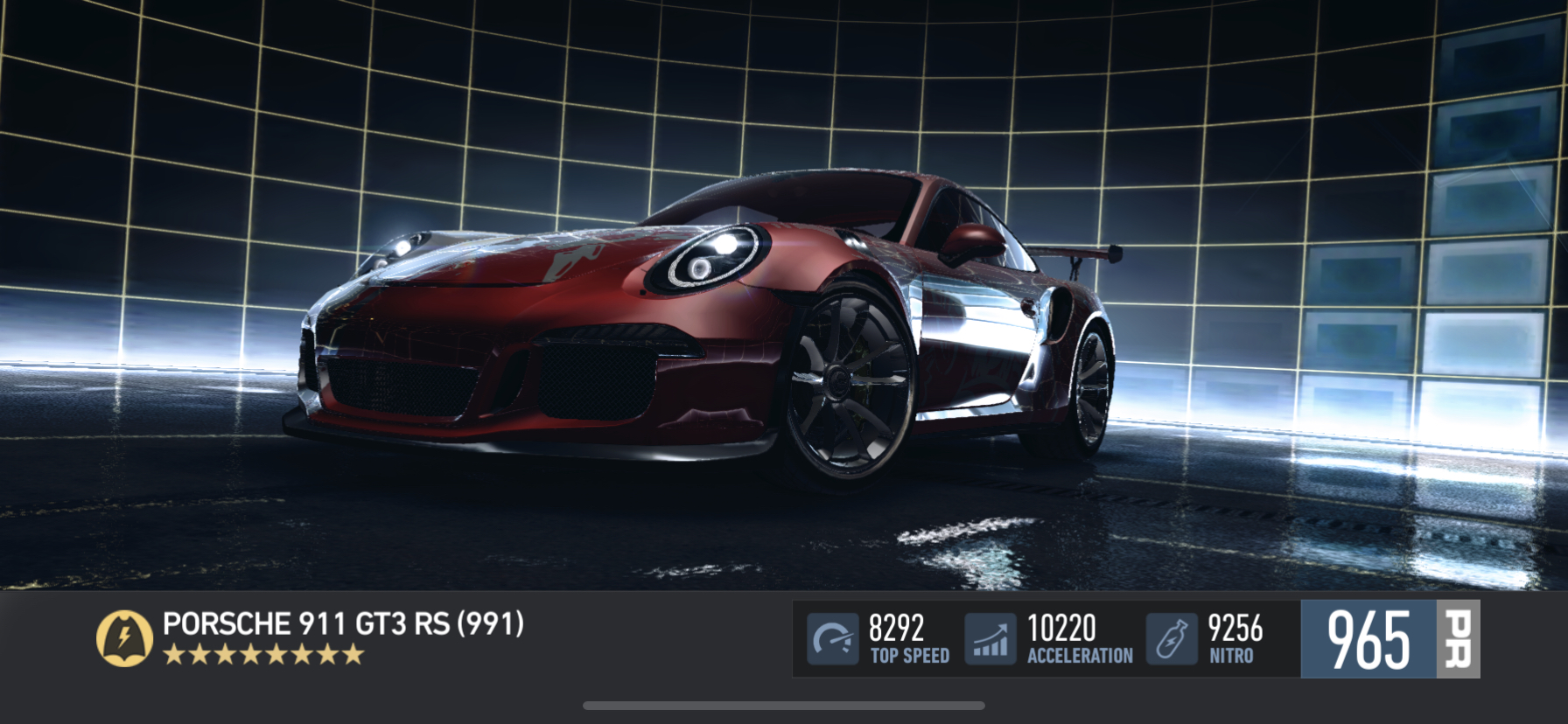Select the top speed speedometer icon
Viewport: 1568px width, 724px height.
[x=832, y=639]
